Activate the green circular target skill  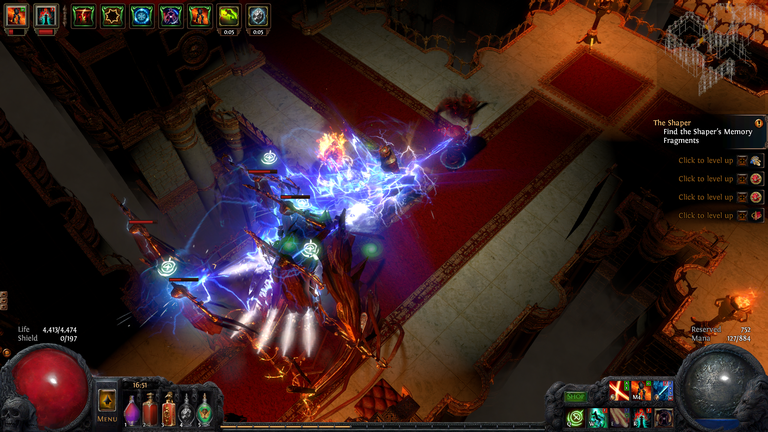(576, 417)
